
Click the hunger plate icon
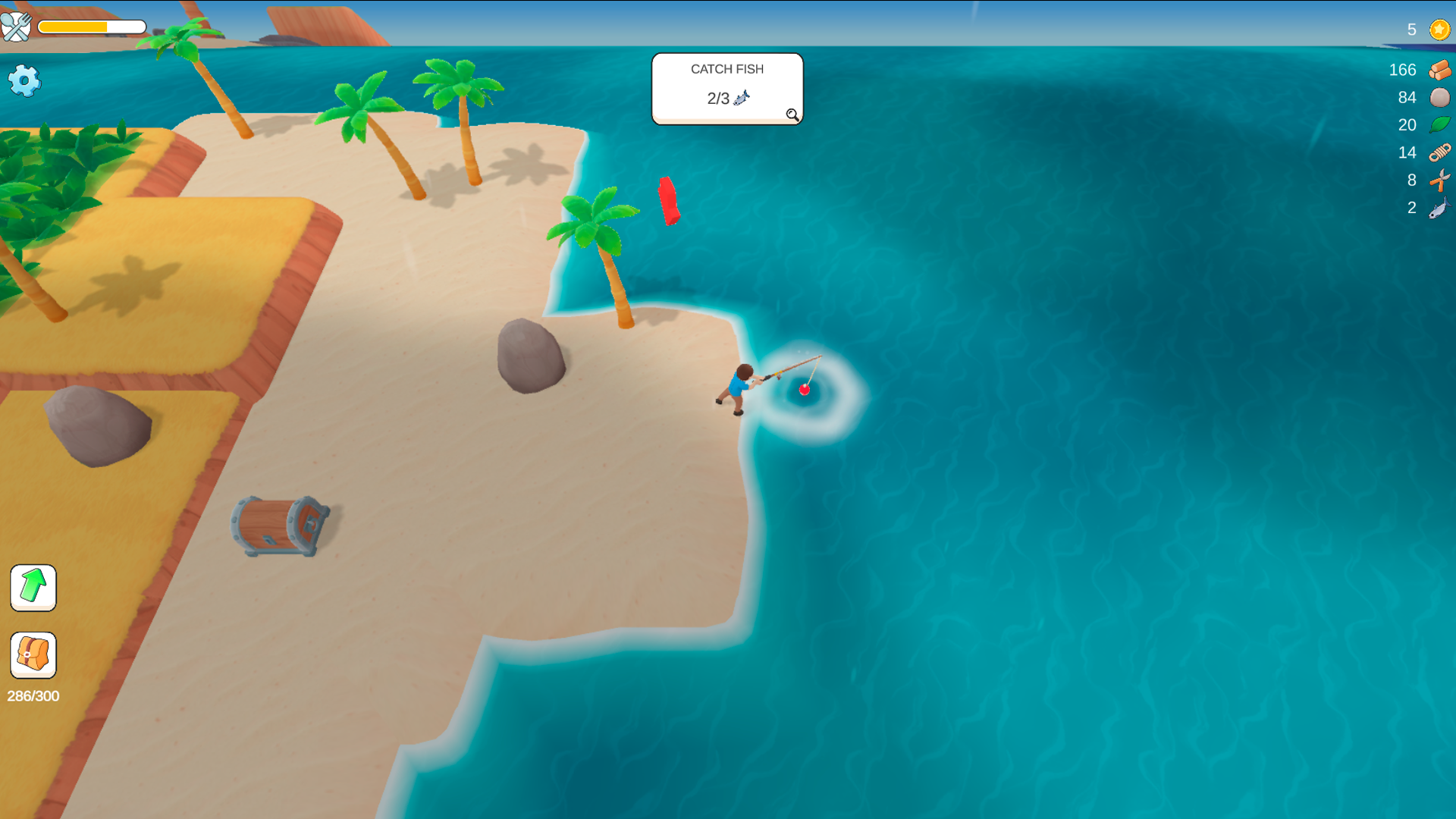[x=17, y=27]
